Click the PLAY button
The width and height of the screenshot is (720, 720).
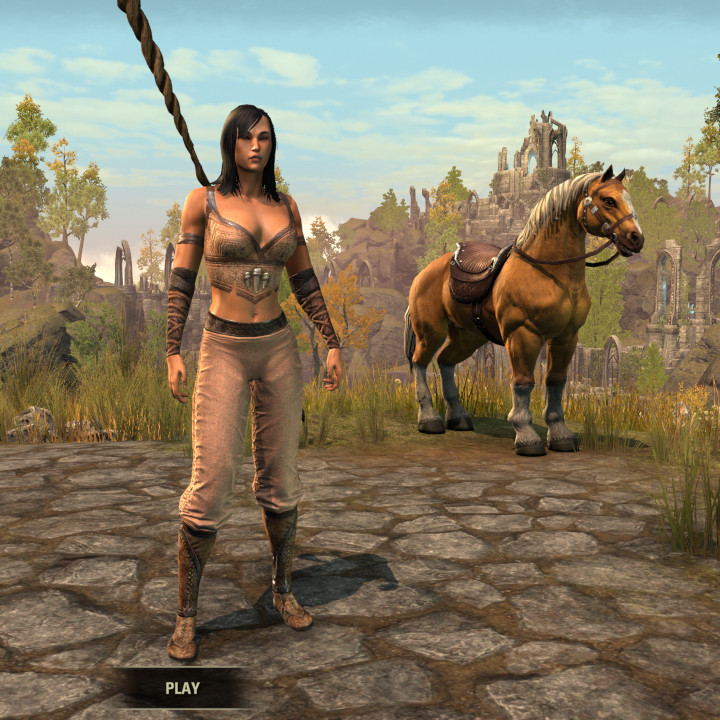point(182,688)
